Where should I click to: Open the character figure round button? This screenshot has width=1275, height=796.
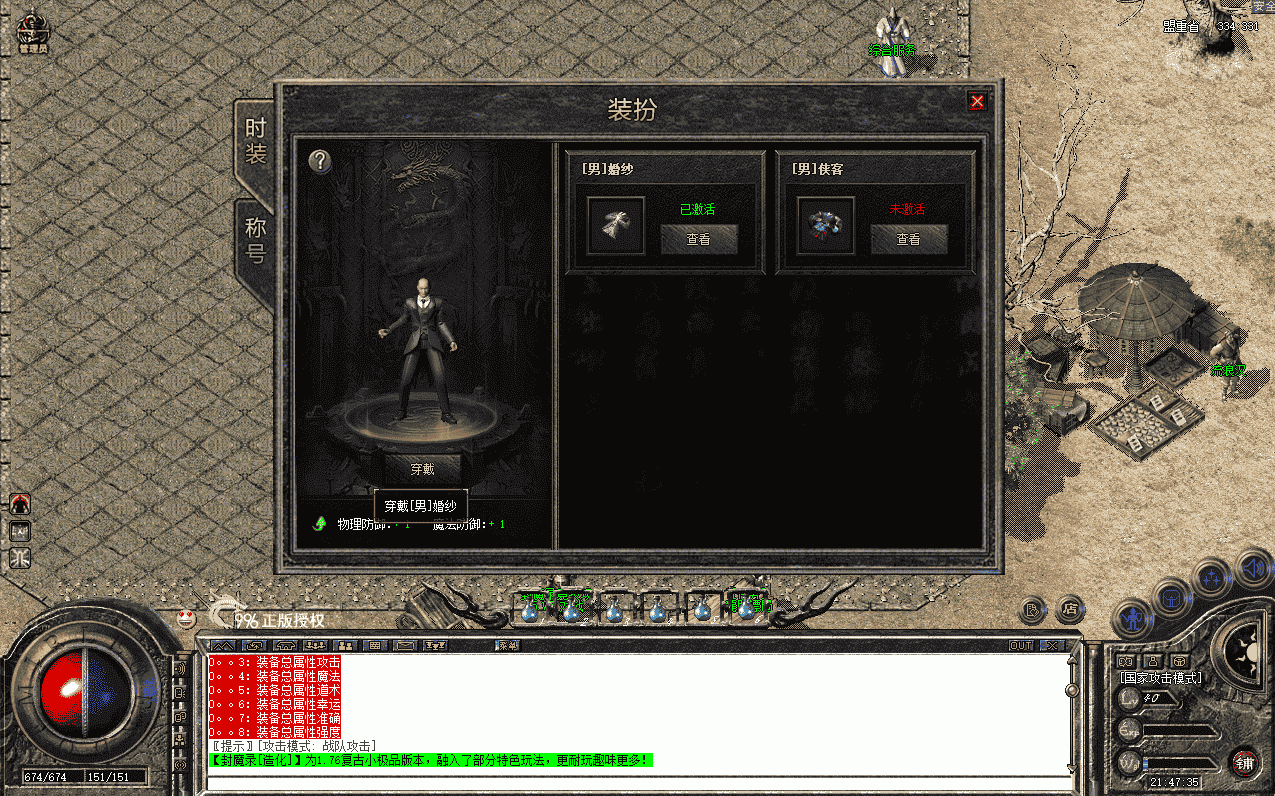pyautogui.click(x=1131, y=618)
